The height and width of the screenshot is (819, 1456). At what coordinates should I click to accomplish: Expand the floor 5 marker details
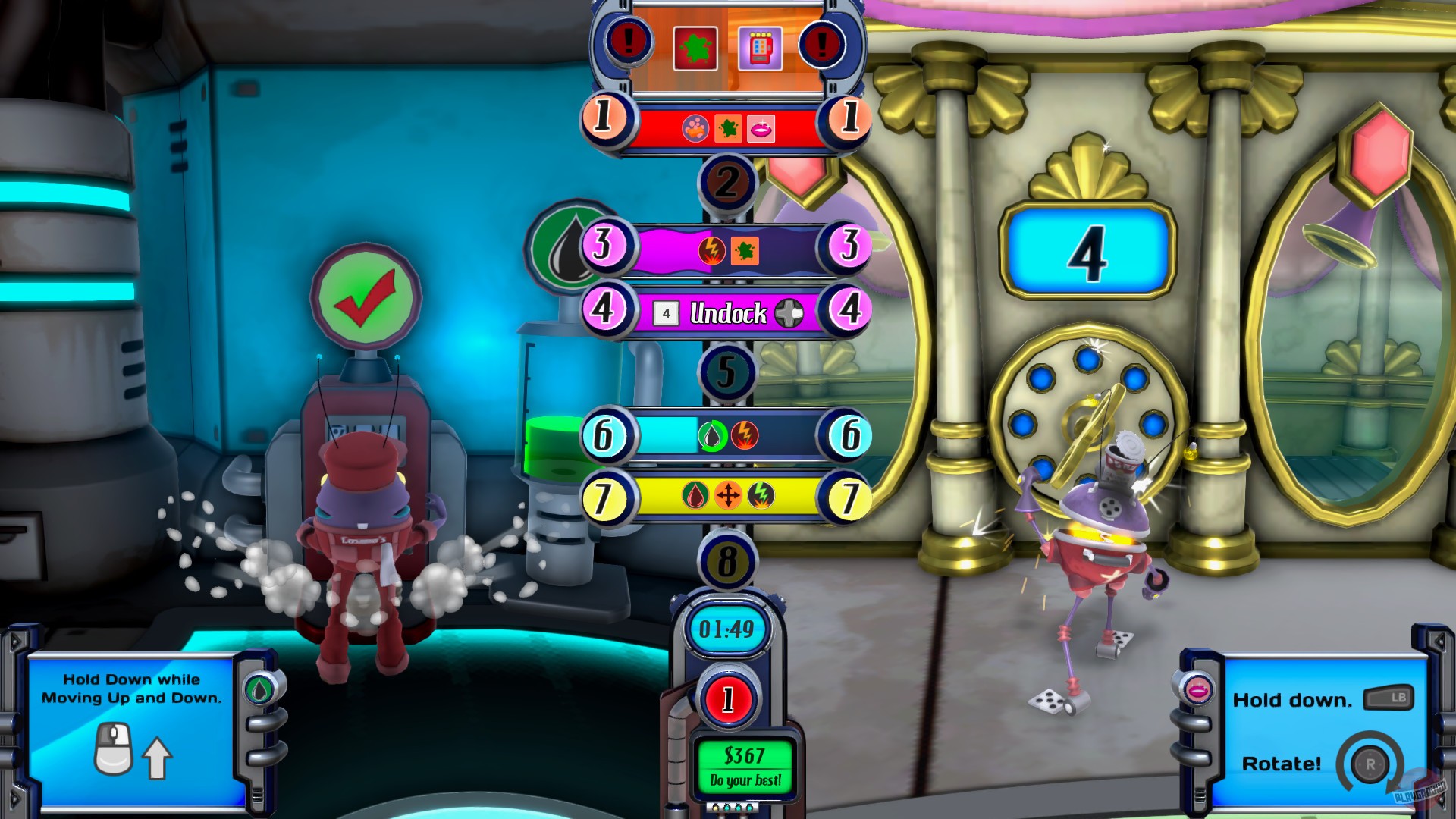726,372
